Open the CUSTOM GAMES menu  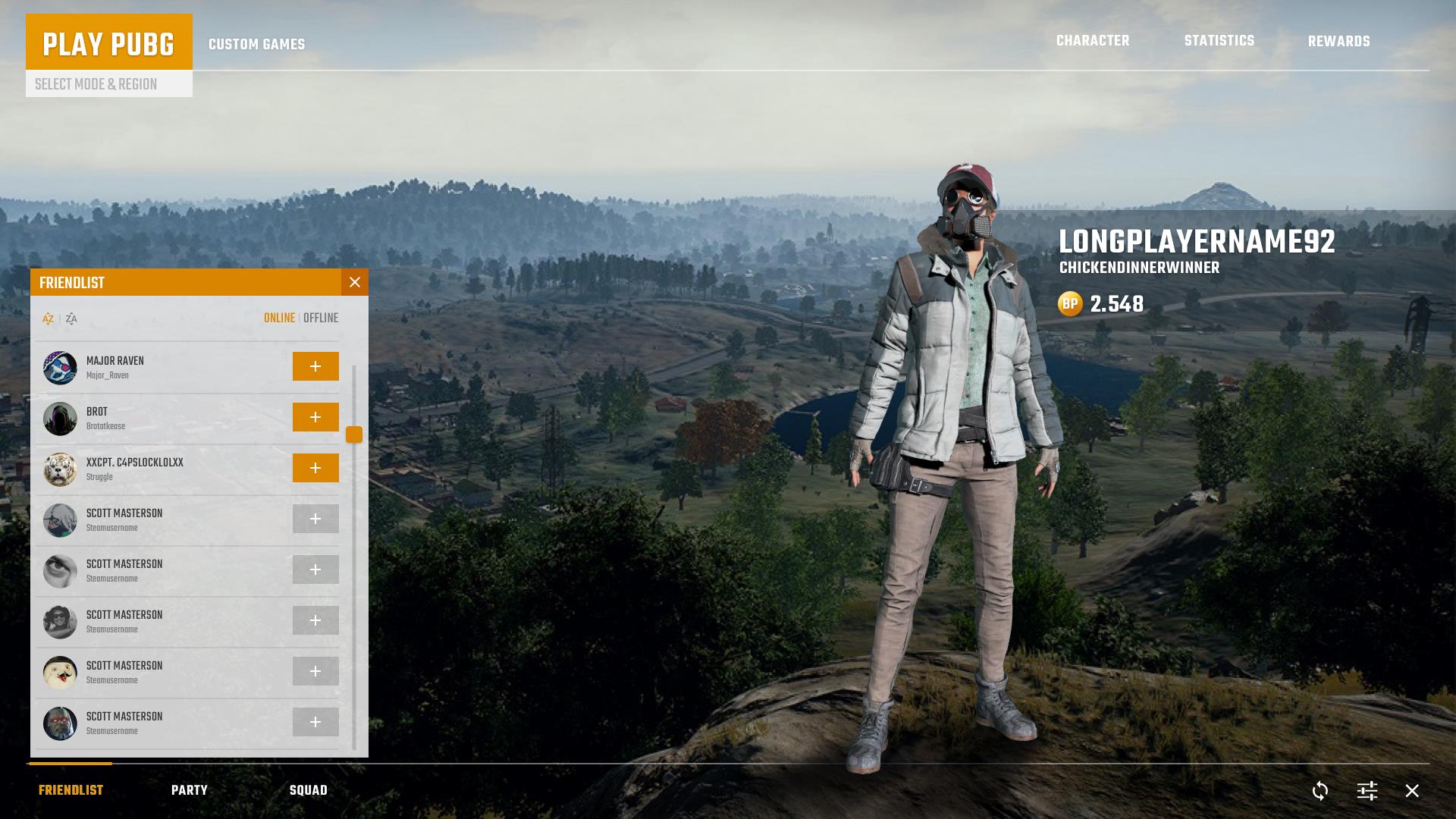coord(256,44)
